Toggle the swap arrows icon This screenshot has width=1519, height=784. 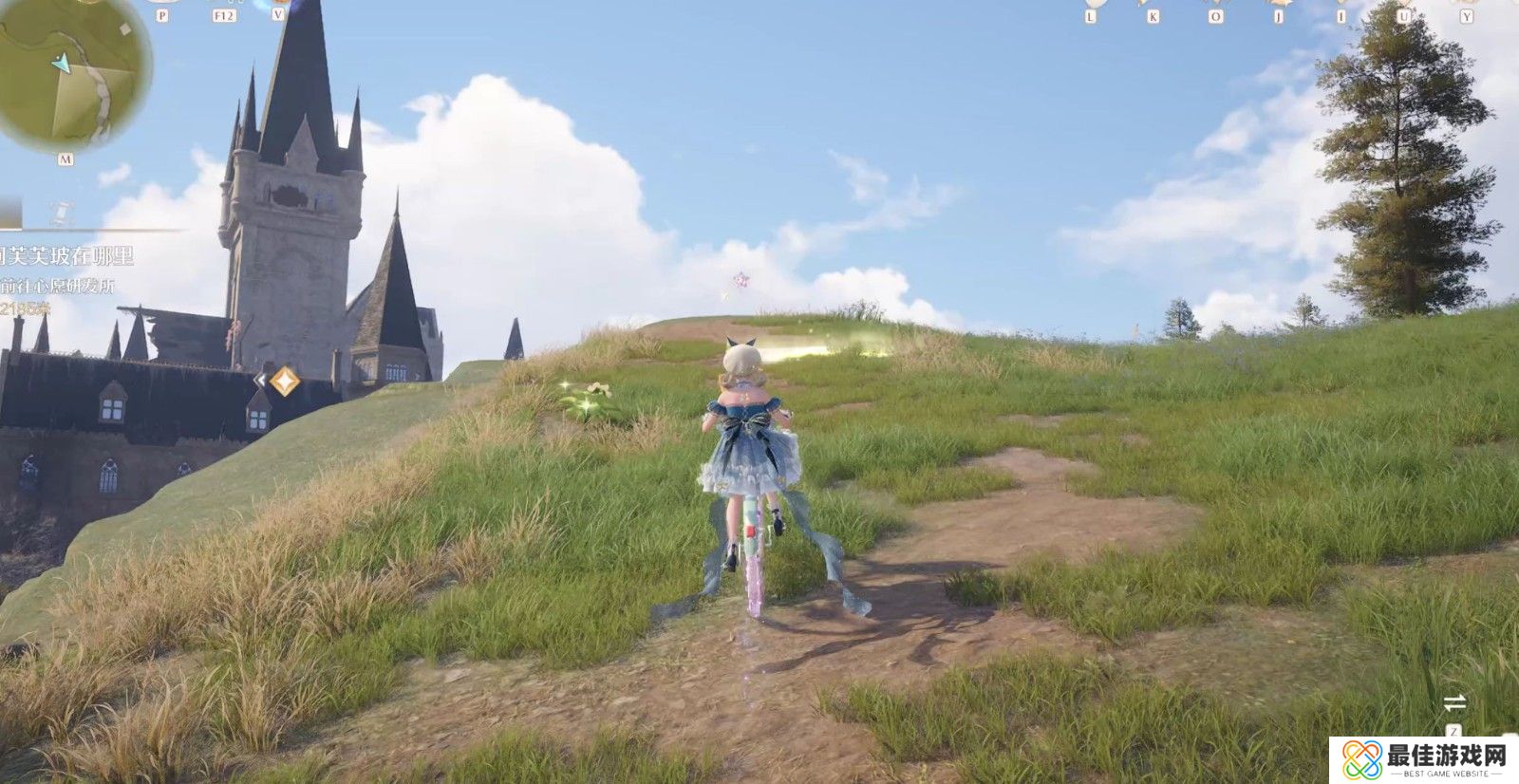coord(1454,703)
